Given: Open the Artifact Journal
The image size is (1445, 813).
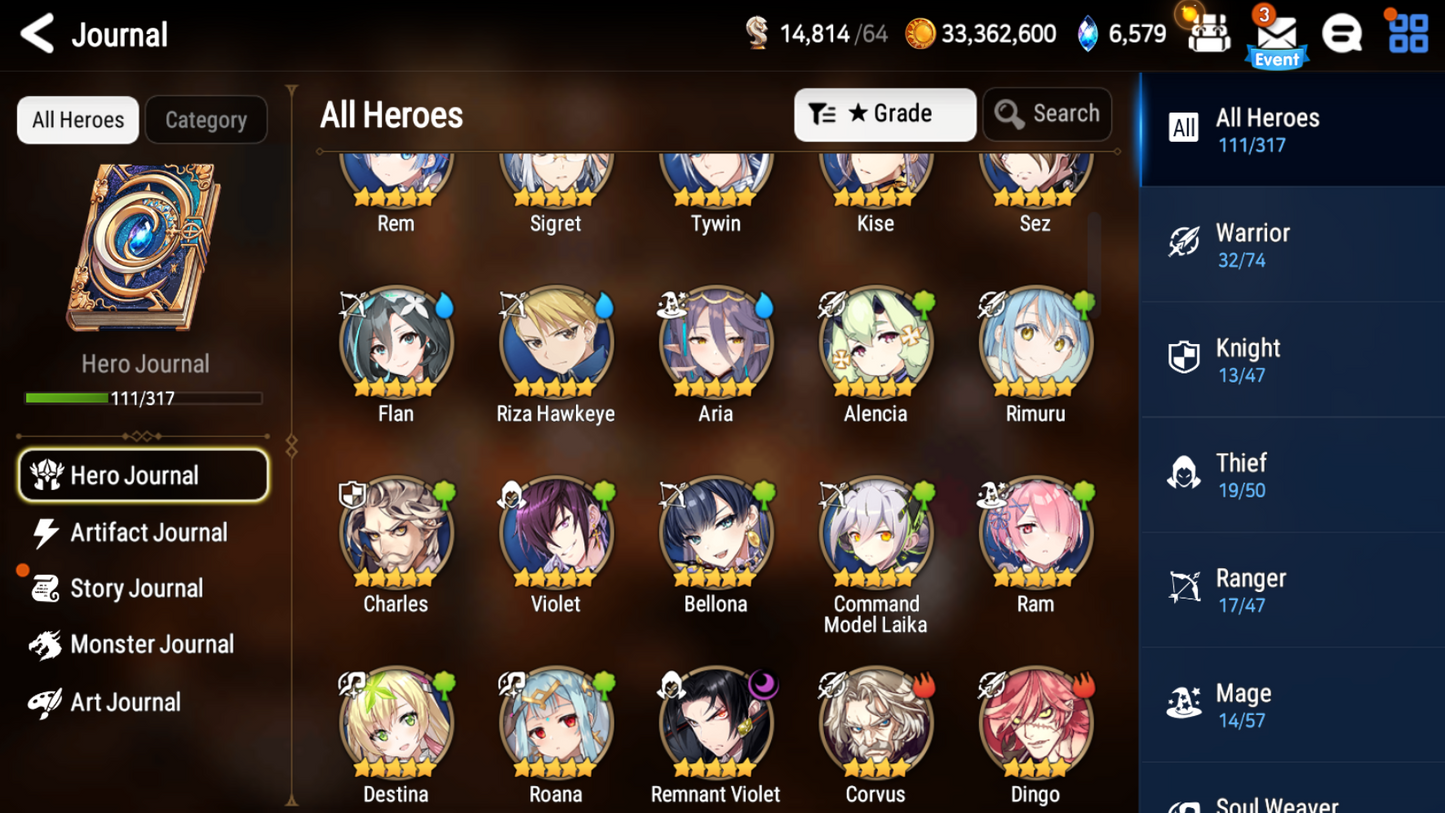Looking at the screenshot, I should point(147,532).
